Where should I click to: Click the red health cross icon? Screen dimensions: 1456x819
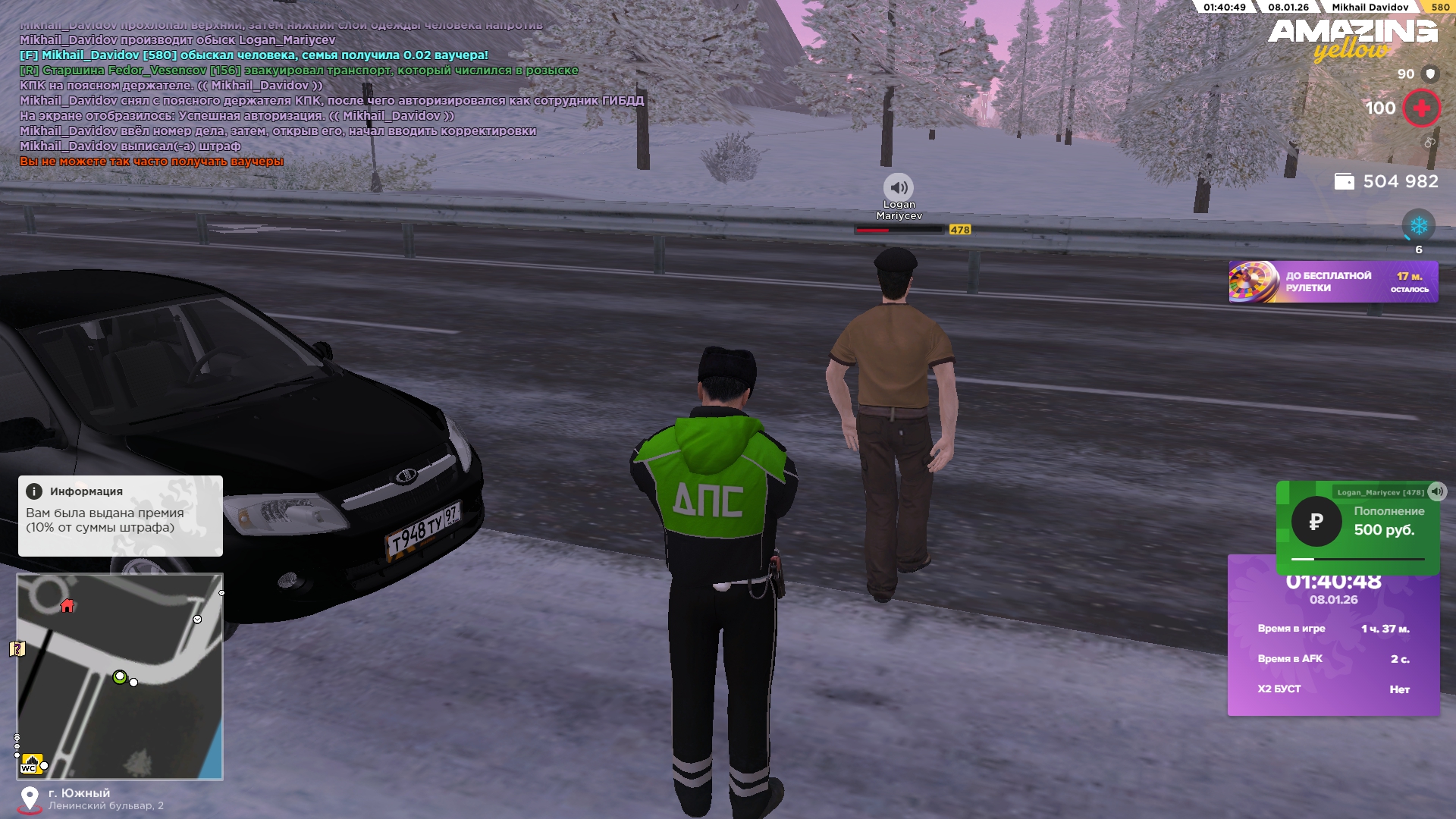[x=1421, y=108]
